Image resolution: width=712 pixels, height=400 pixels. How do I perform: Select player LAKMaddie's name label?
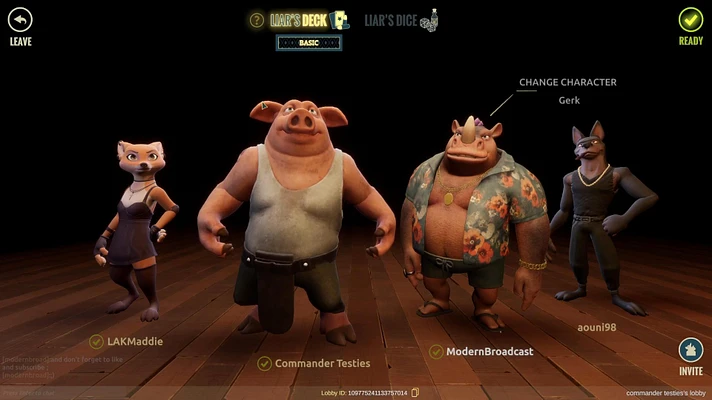pos(134,341)
